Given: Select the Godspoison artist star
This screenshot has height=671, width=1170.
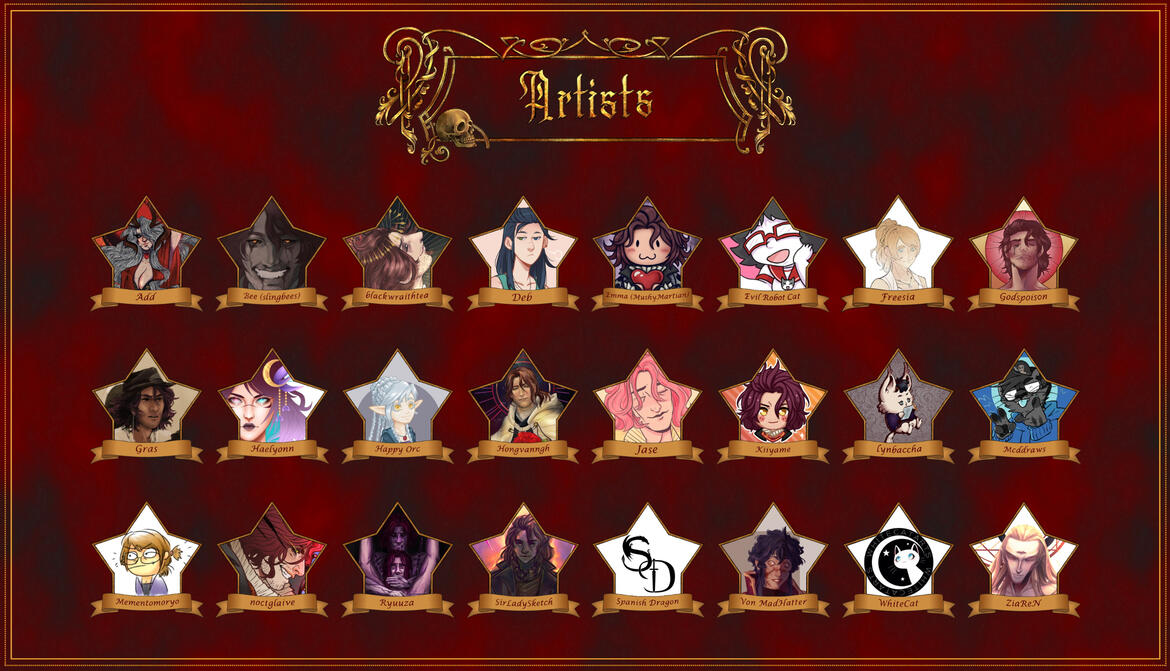Looking at the screenshot, I should [1023, 252].
